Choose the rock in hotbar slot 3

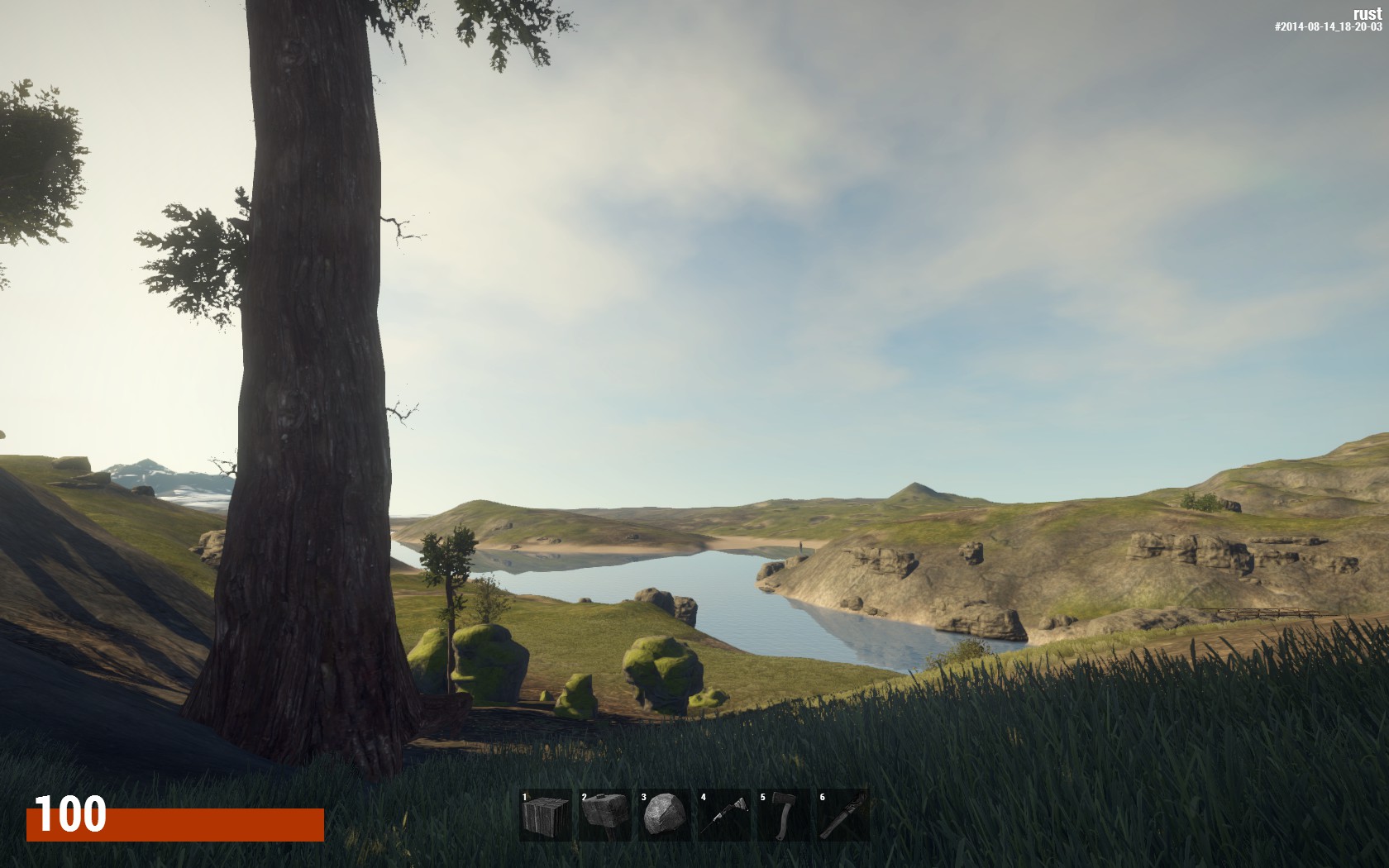point(665,815)
